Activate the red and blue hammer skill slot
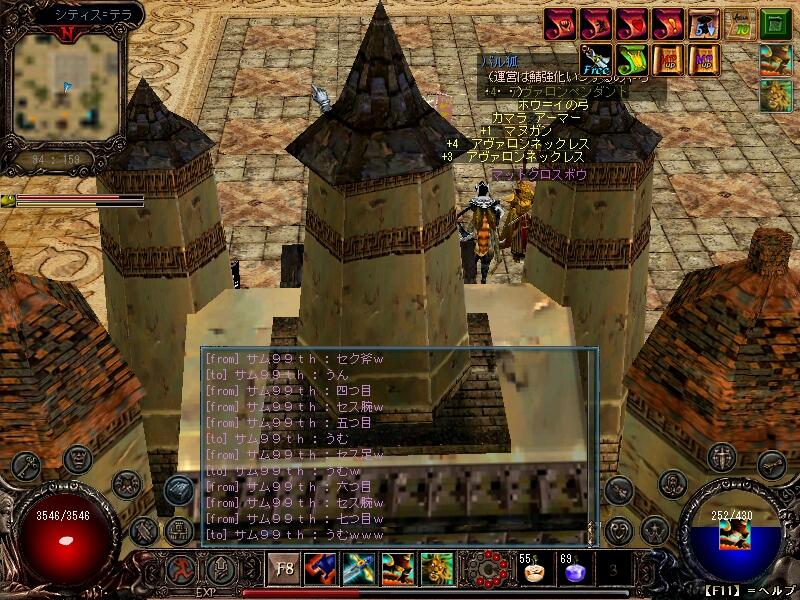Image resolution: width=800 pixels, height=600 pixels. (320, 570)
